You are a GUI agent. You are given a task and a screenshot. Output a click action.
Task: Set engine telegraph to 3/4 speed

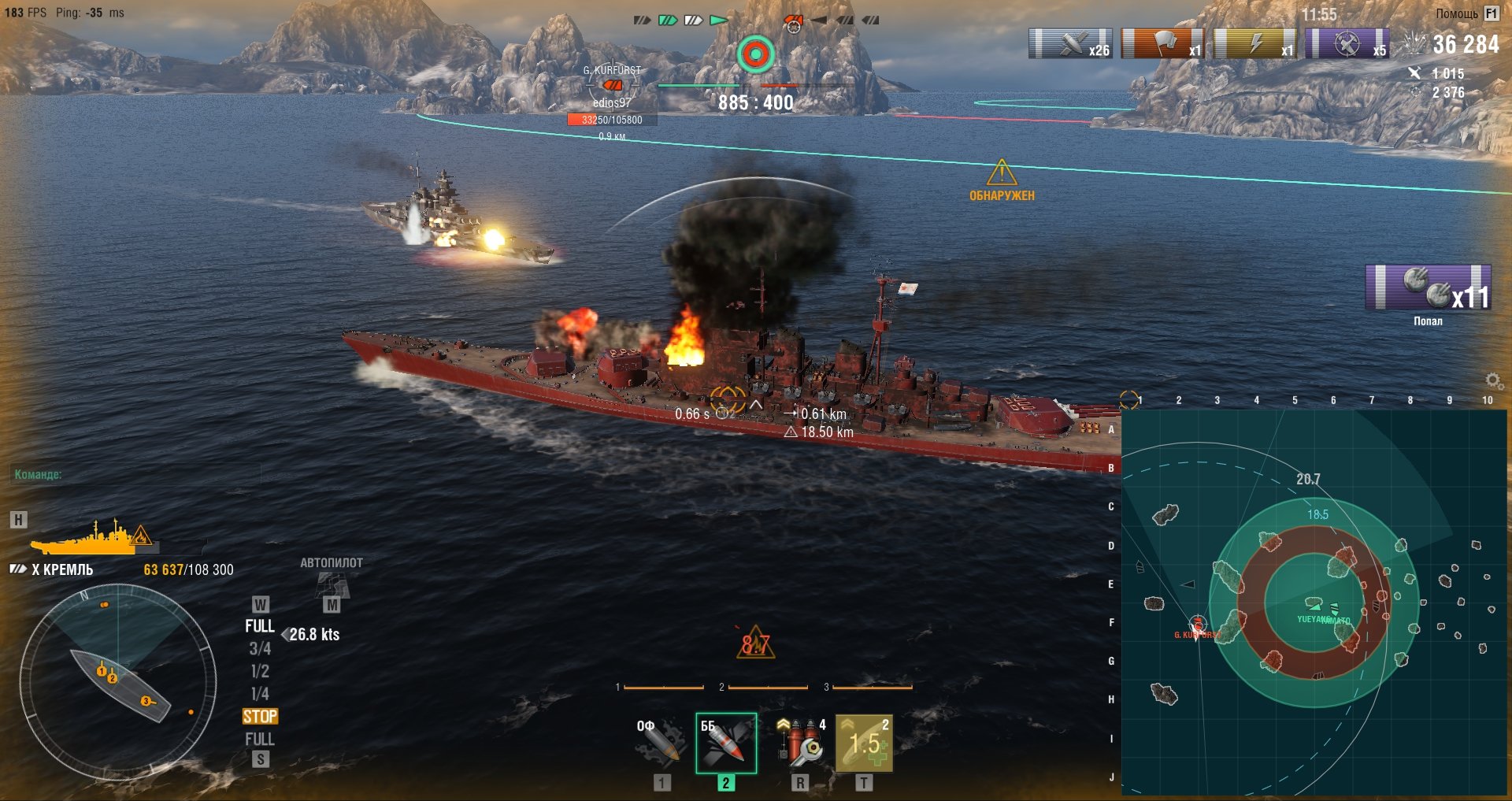(x=260, y=649)
